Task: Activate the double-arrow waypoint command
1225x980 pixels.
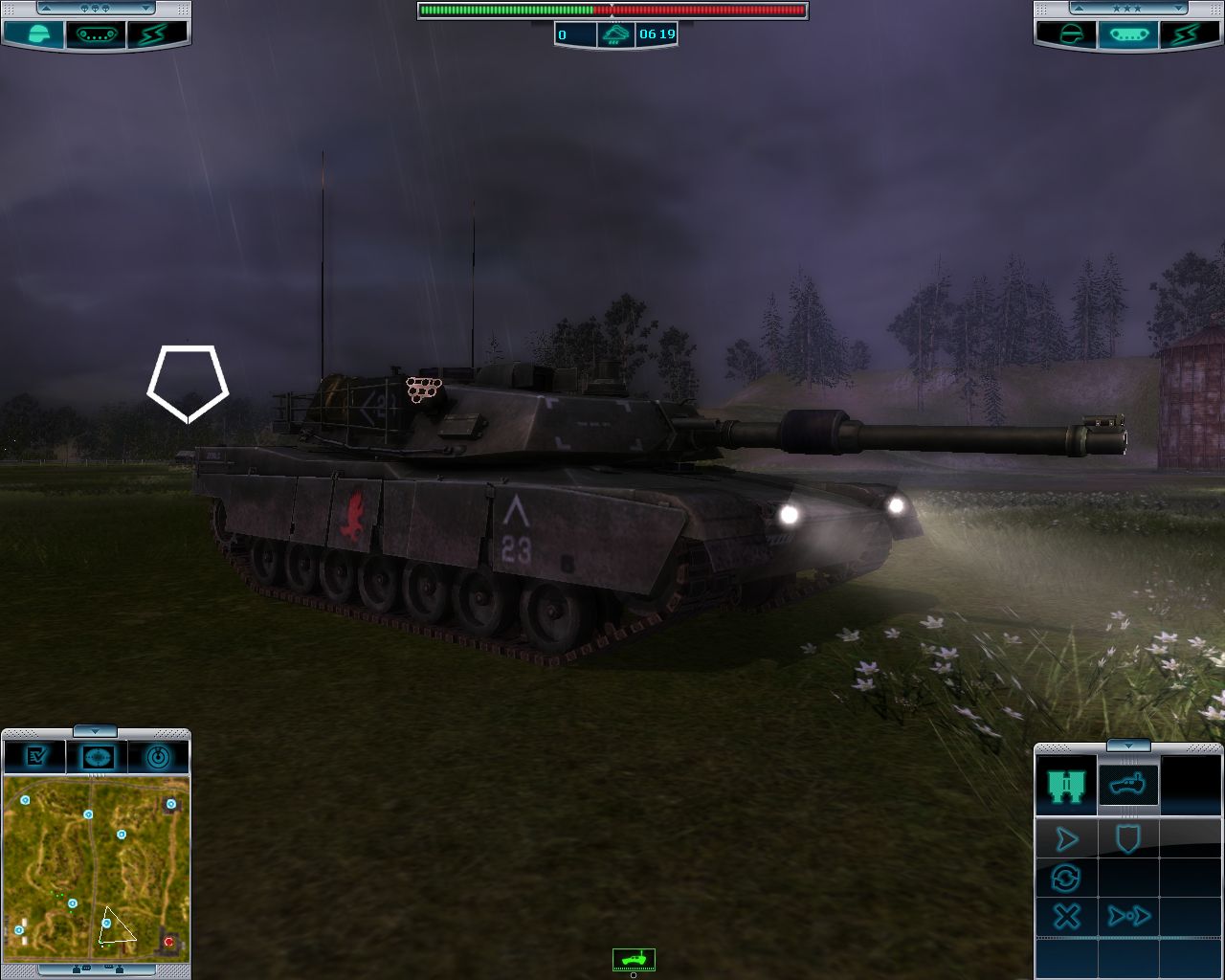Action: 1128,916
